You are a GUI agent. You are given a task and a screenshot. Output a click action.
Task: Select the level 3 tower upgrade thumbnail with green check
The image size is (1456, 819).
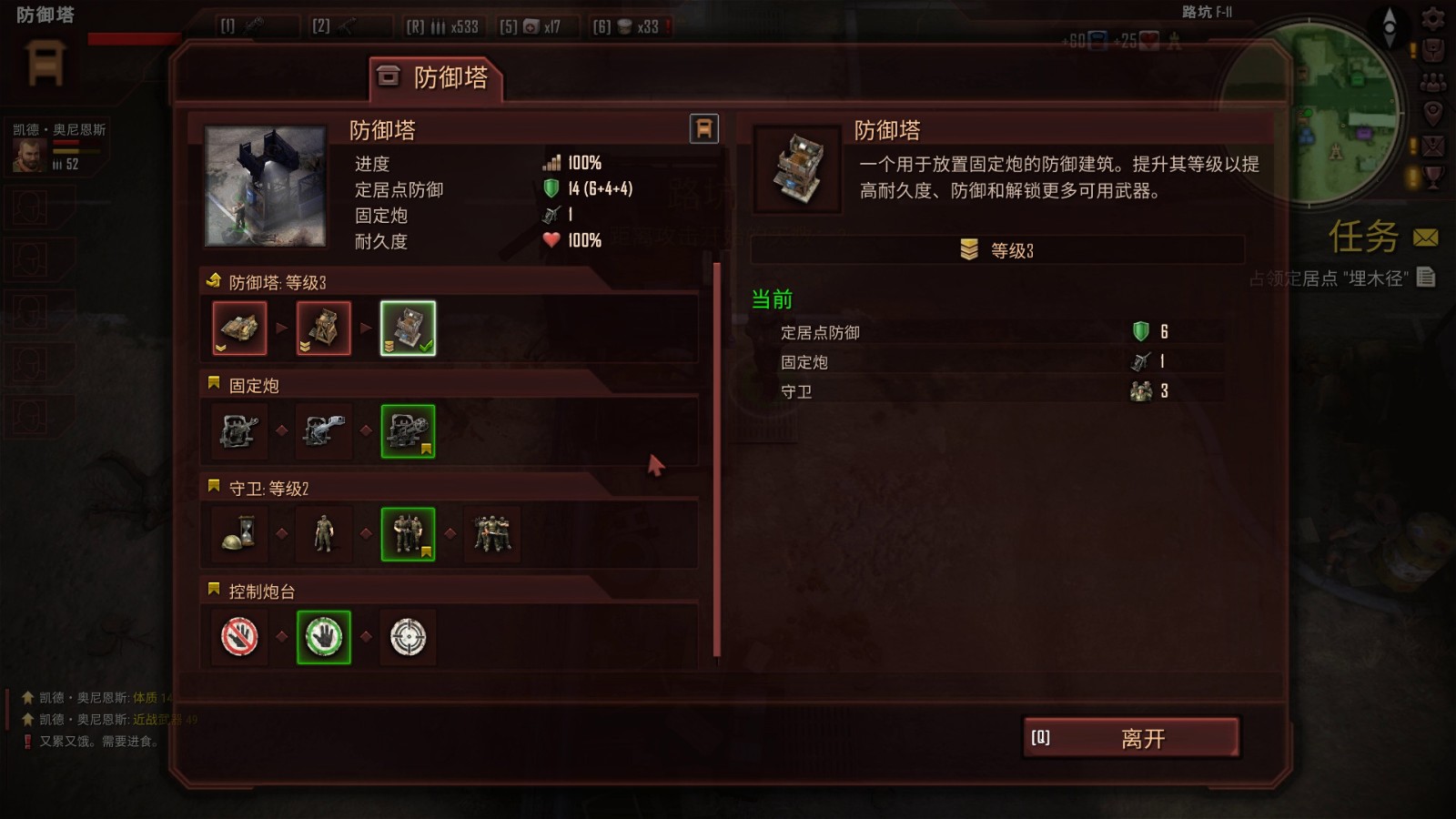408,329
